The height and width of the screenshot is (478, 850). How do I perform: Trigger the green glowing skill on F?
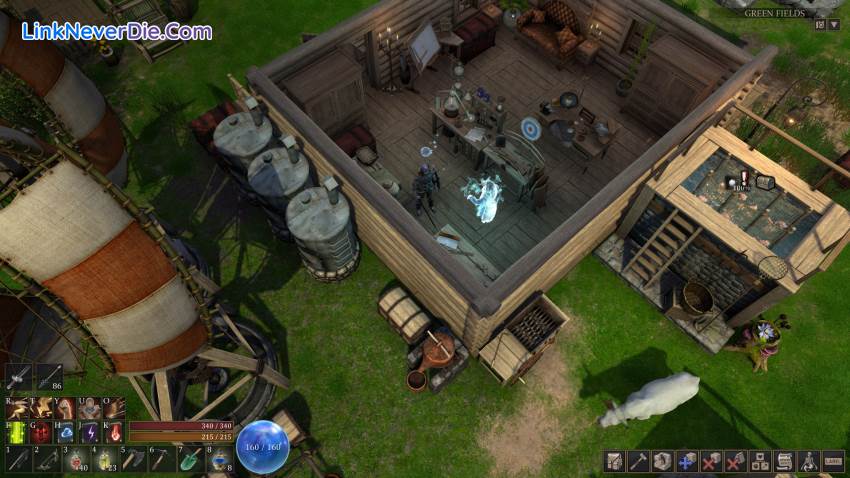coord(17,432)
